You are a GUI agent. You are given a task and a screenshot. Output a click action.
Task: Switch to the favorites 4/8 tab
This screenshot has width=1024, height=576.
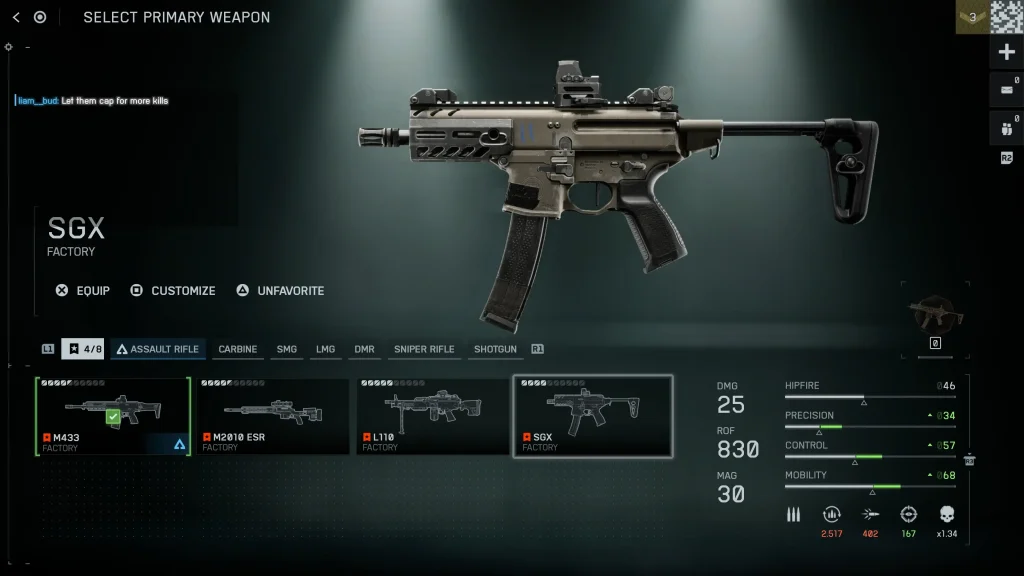83,349
